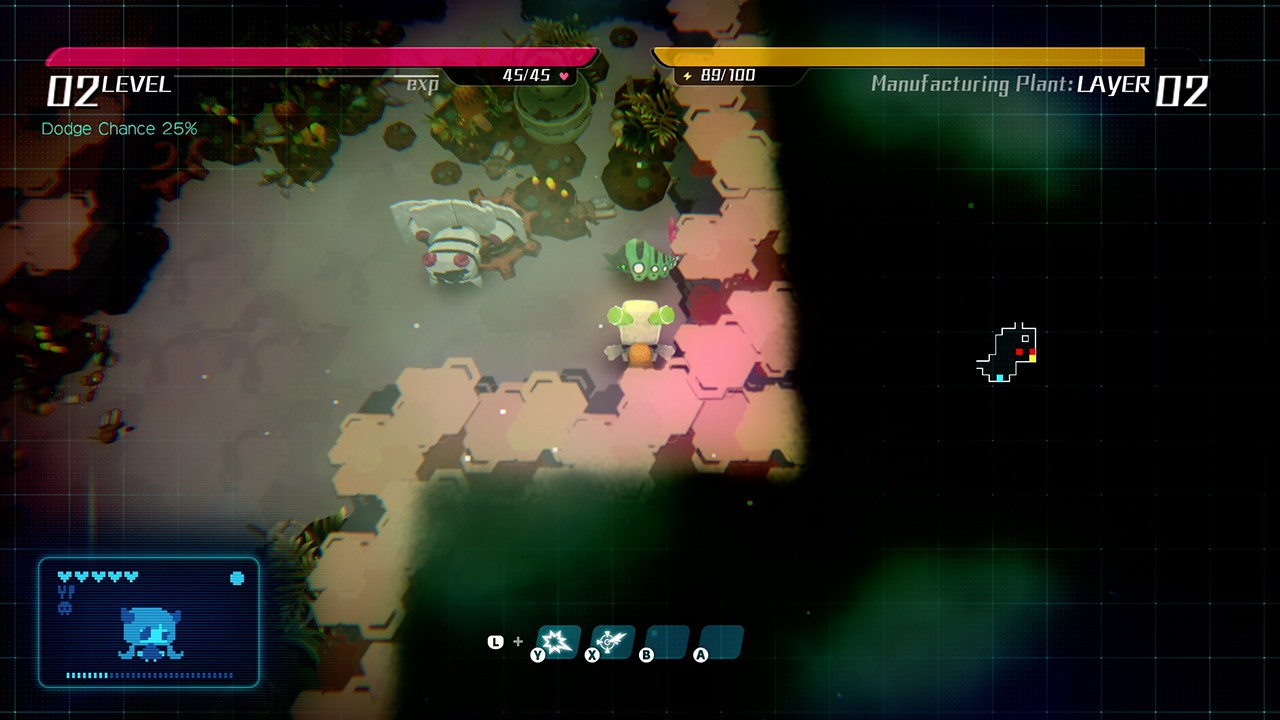
Task: Expand the Dodge Chance 25% status entry
Action: pos(120,128)
